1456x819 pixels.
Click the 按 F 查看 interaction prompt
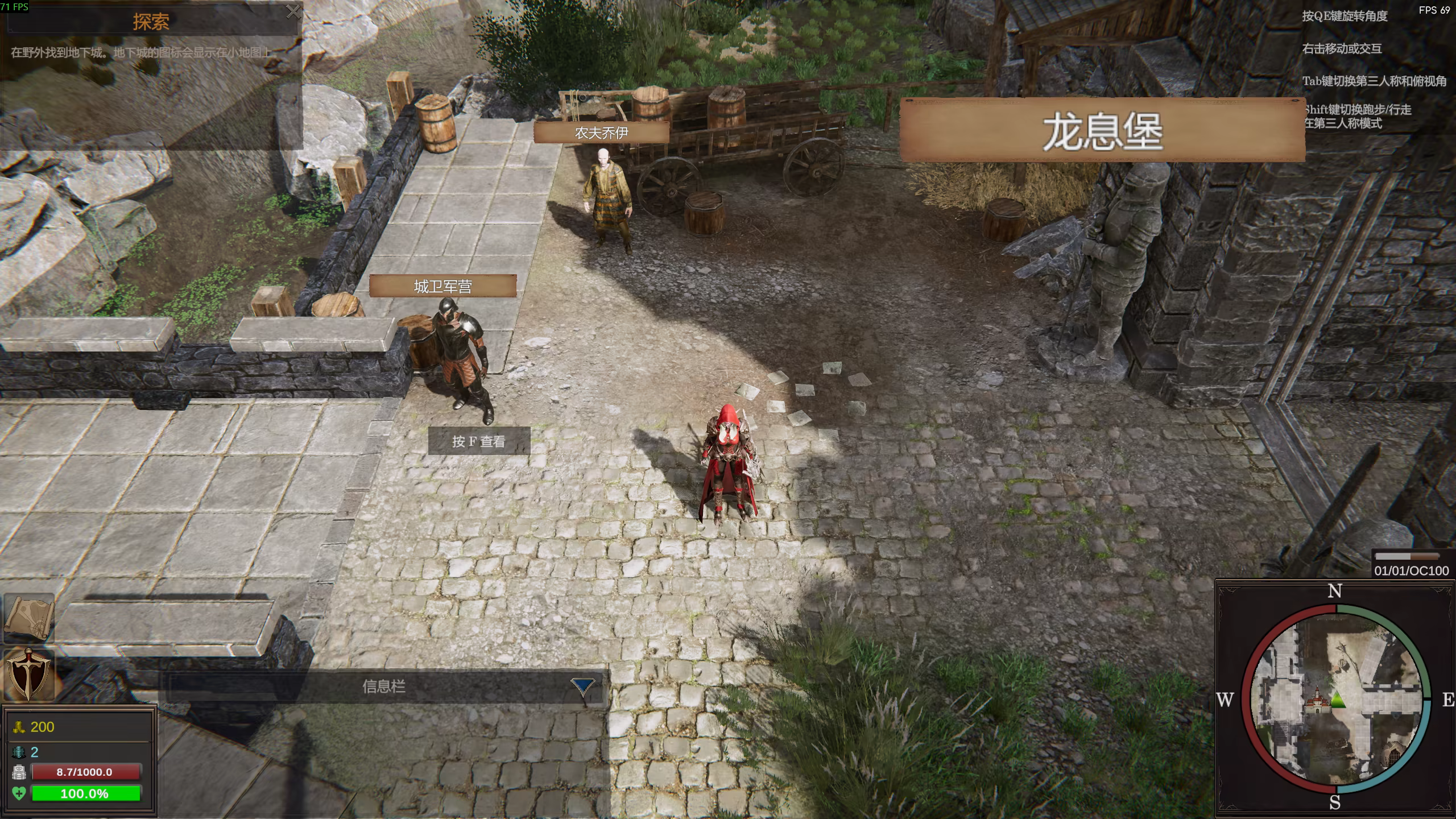(x=479, y=441)
